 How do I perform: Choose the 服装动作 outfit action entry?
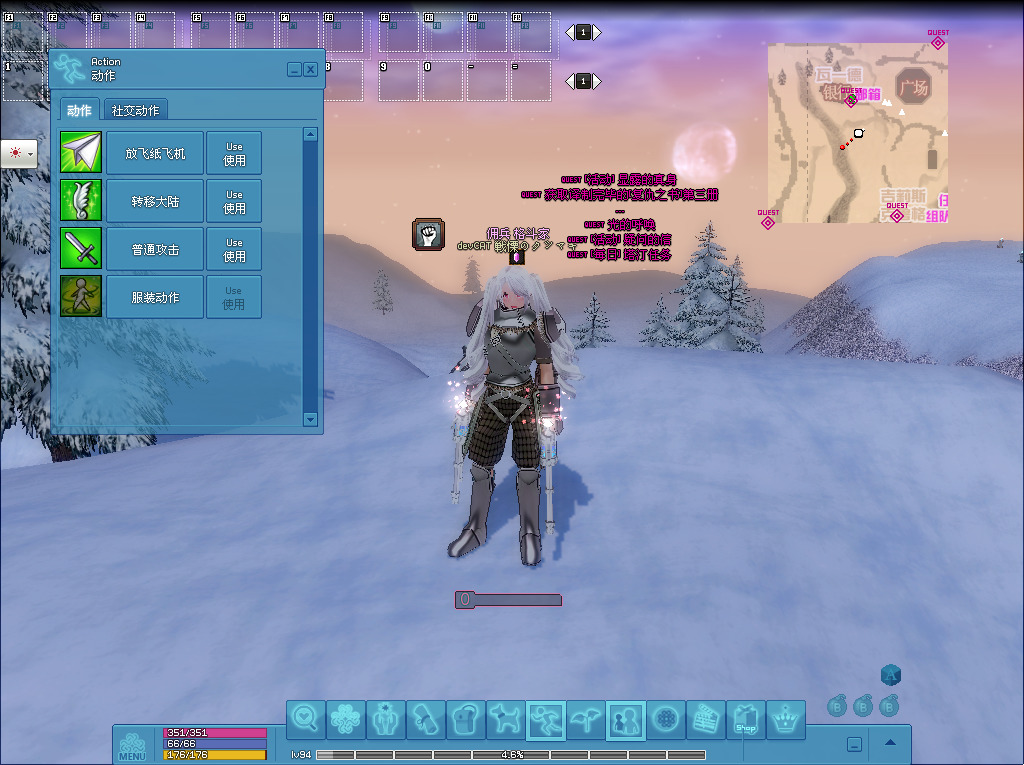click(155, 297)
